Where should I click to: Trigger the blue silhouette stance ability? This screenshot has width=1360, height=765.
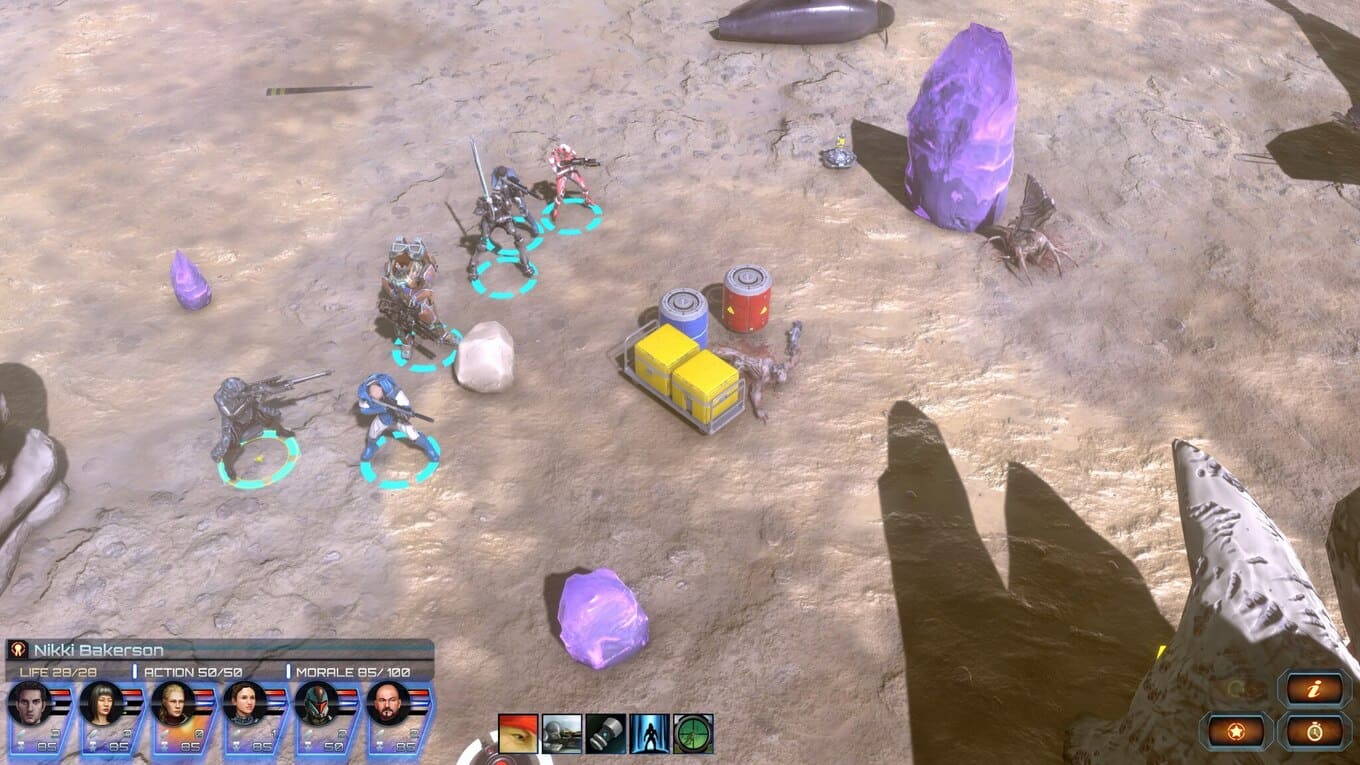(650, 733)
